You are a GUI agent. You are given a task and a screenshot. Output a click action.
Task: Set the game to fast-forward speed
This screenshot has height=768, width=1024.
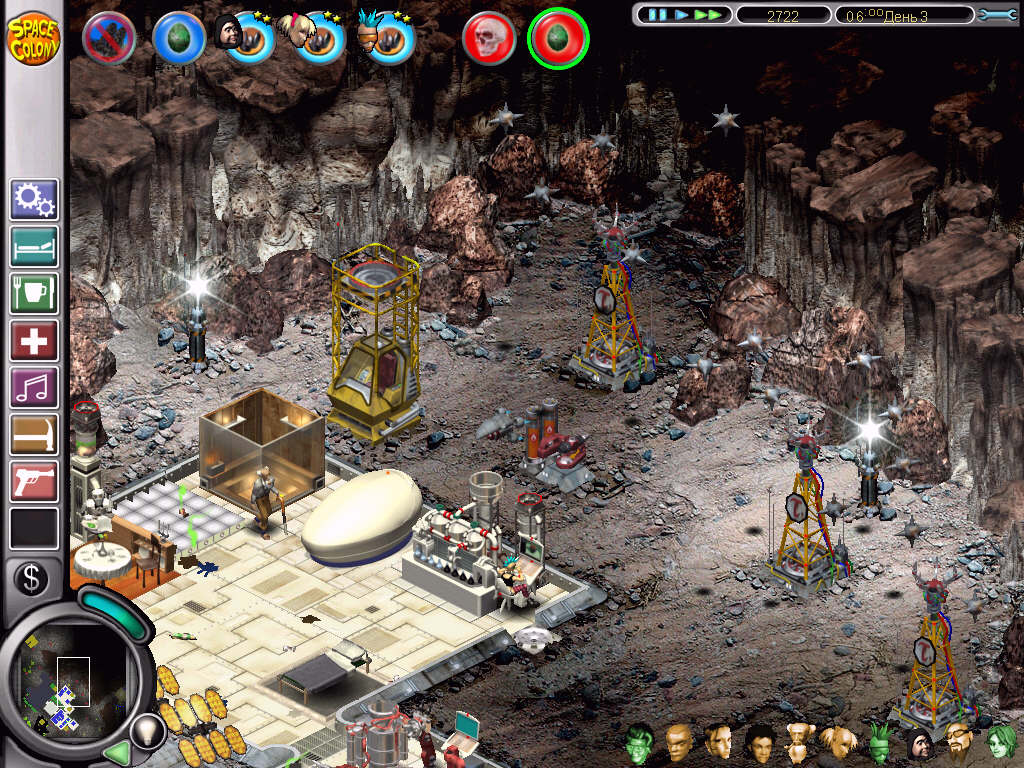(708, 15)
